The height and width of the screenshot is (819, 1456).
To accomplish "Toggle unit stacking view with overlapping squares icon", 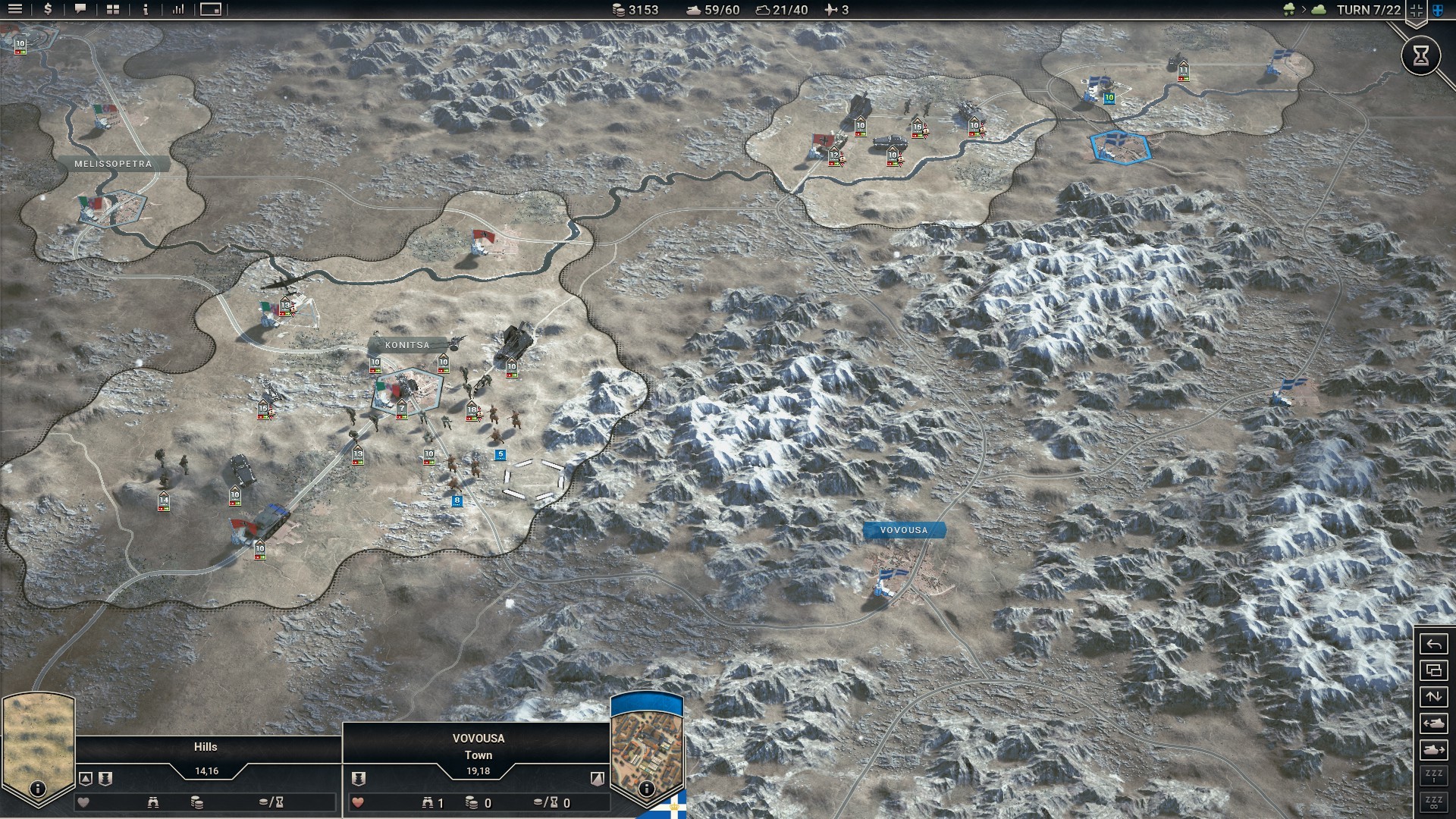I will point(1433,670).
